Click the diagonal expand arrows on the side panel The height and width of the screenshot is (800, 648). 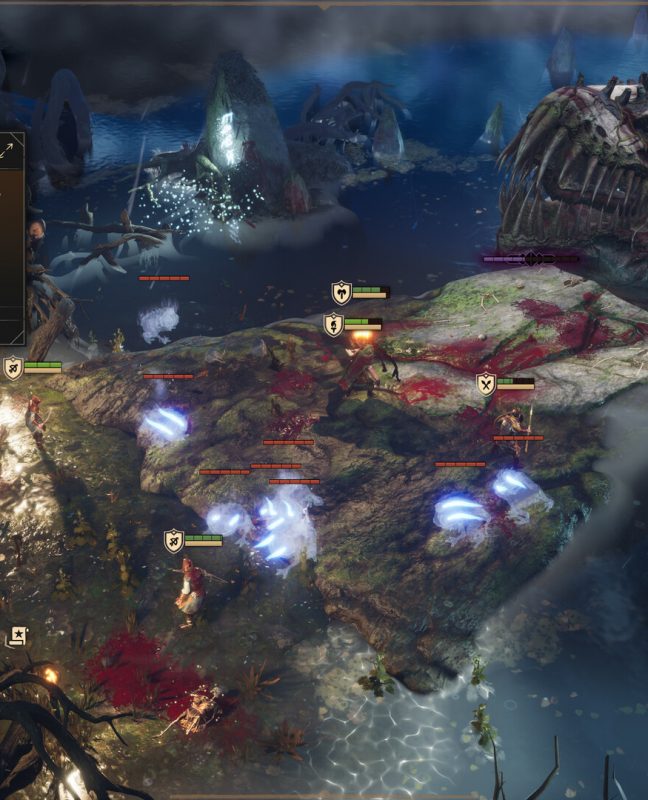click(x=9, y=149)
